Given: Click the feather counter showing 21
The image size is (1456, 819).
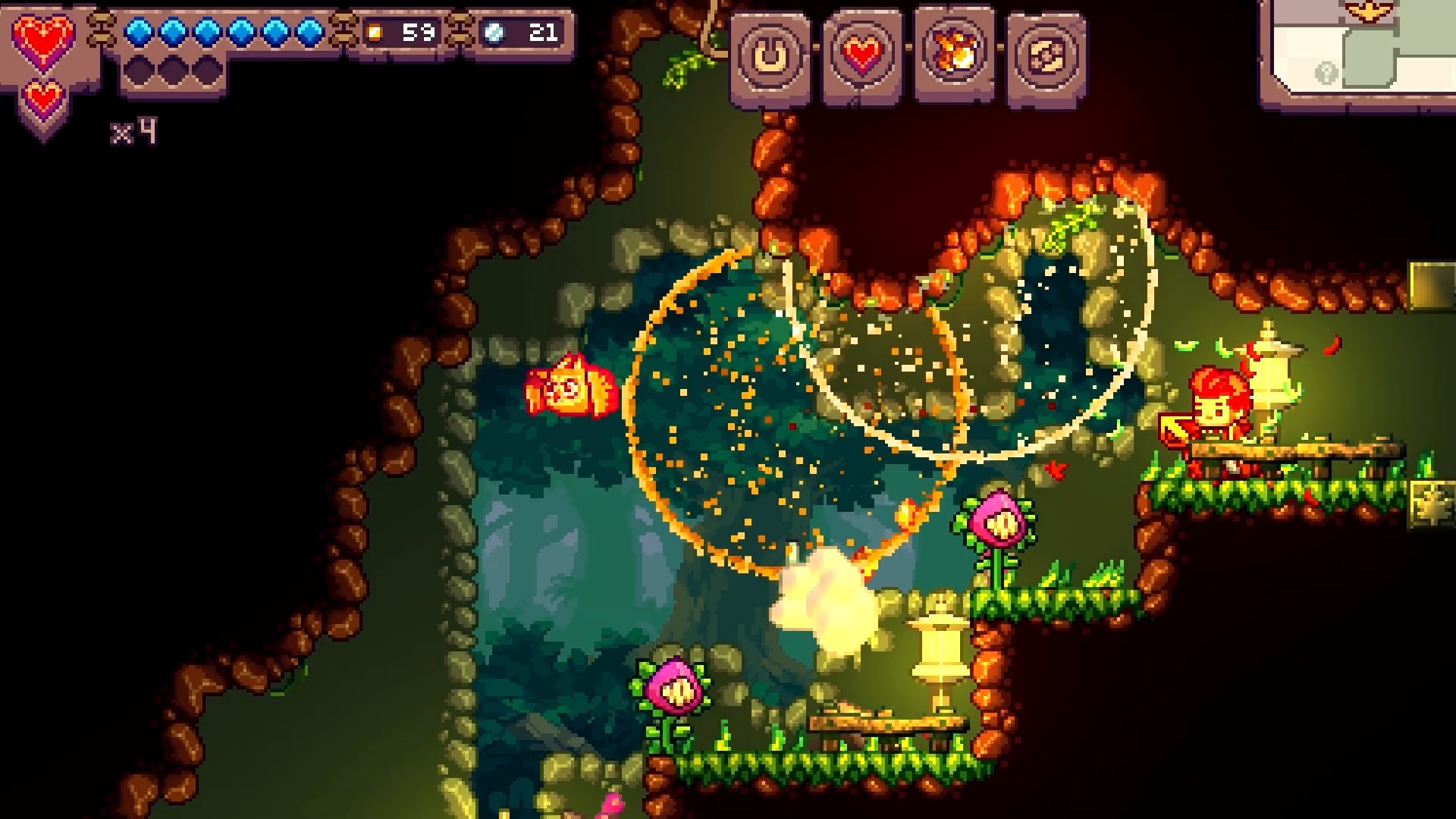Looking at the screenshot, I should coord(542,32).
